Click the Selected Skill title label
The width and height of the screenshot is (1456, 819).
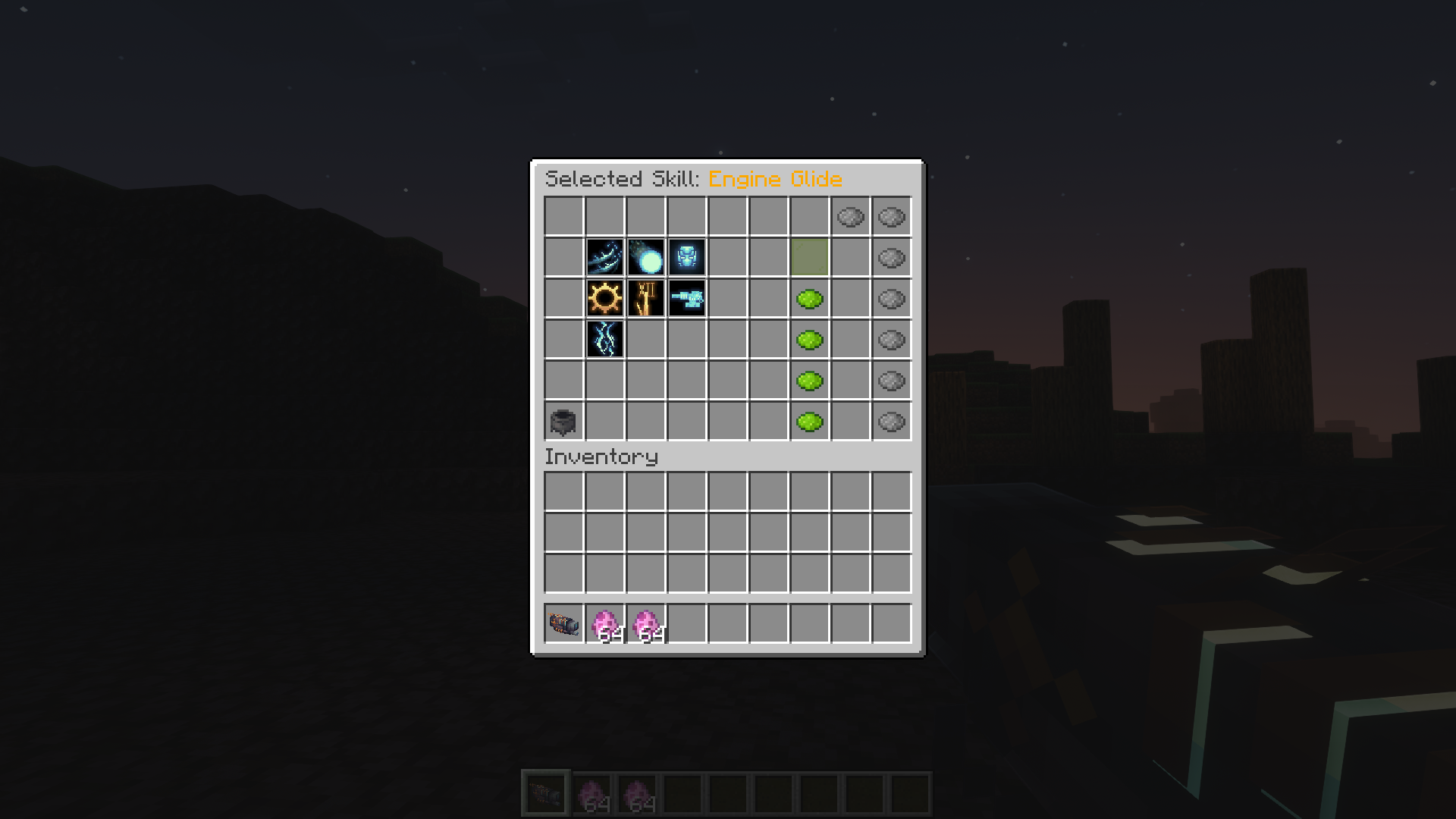622,180
